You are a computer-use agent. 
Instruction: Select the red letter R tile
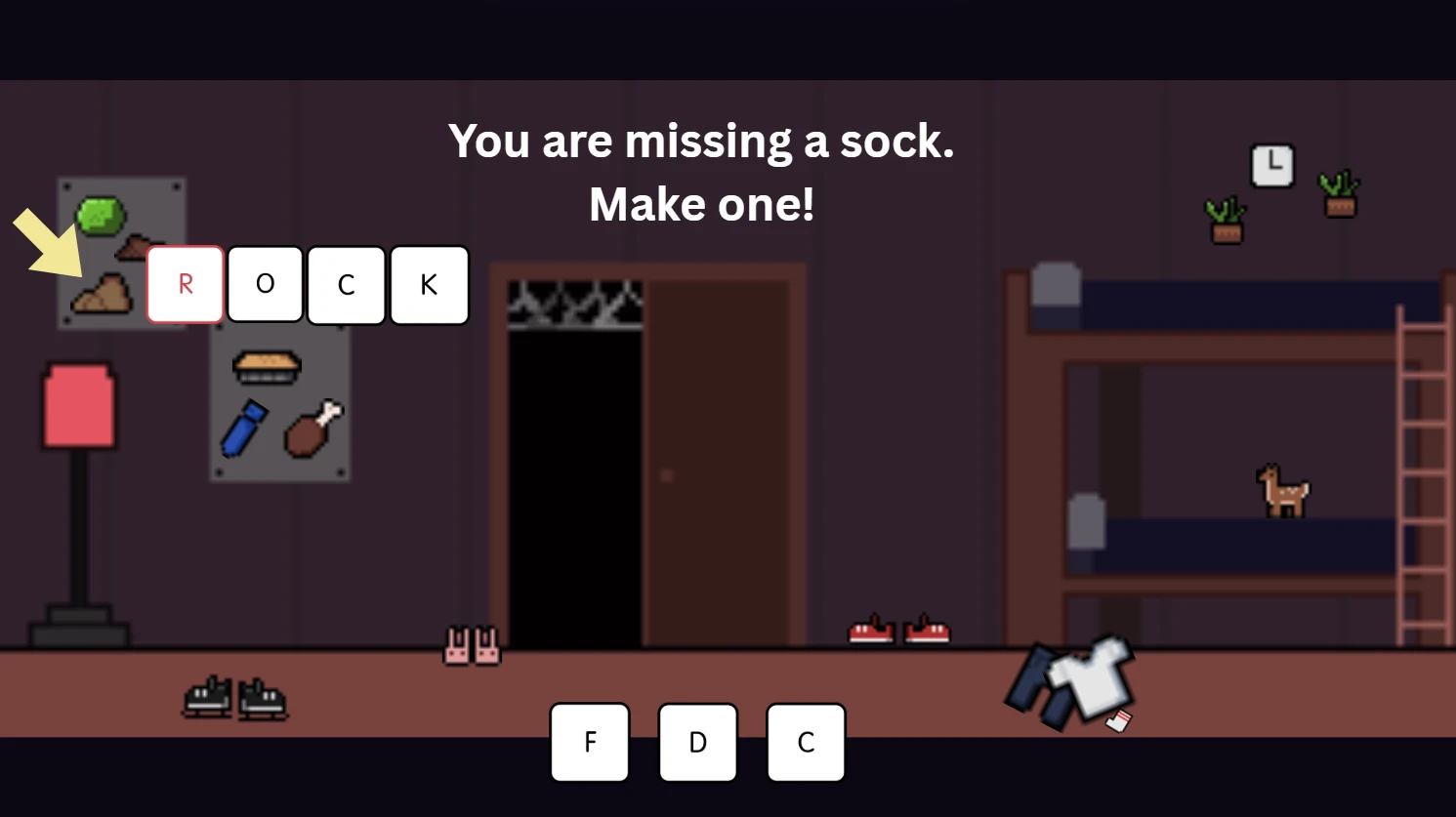coord(186,284)
